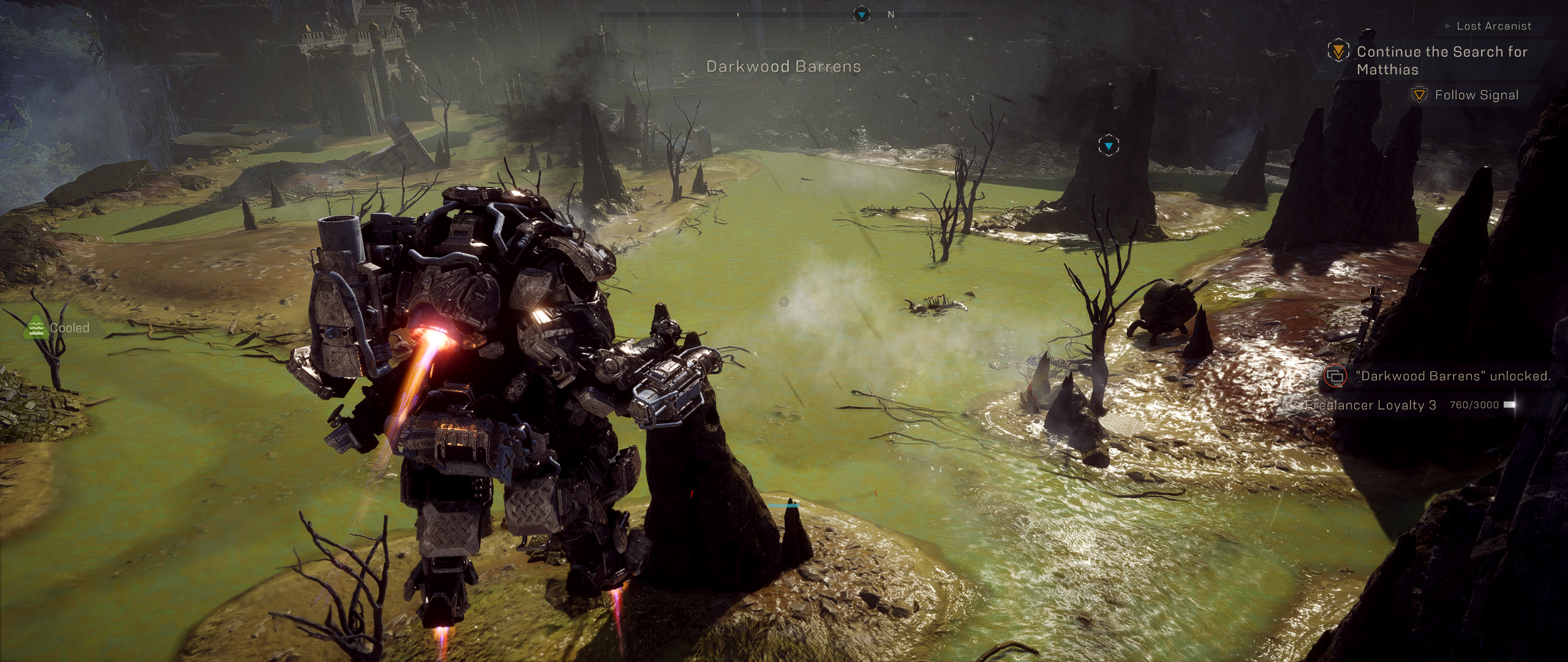Select the Continue the Search for Matthias objective
1568x662 pixels.
1441,60
